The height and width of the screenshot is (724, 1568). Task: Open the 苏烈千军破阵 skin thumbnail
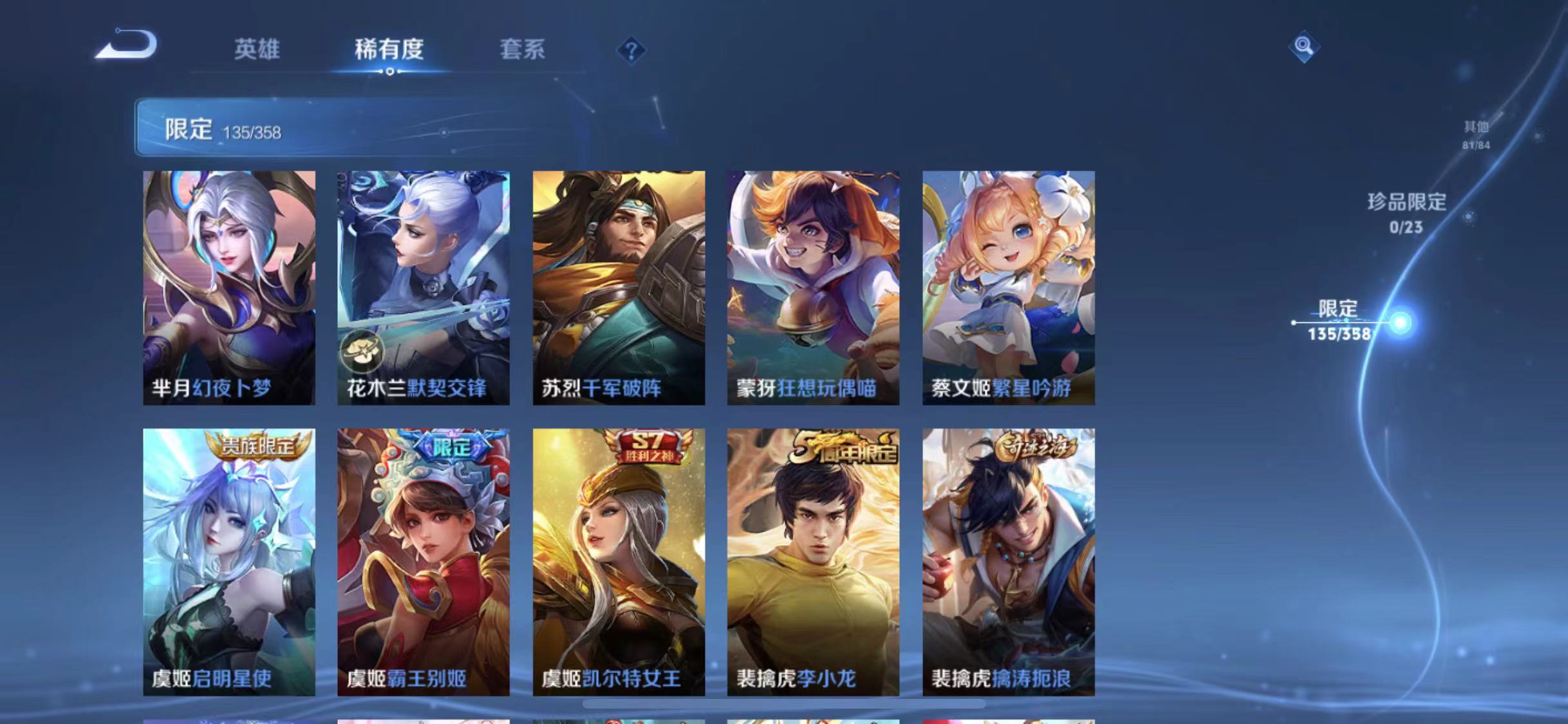pos(620,290)
